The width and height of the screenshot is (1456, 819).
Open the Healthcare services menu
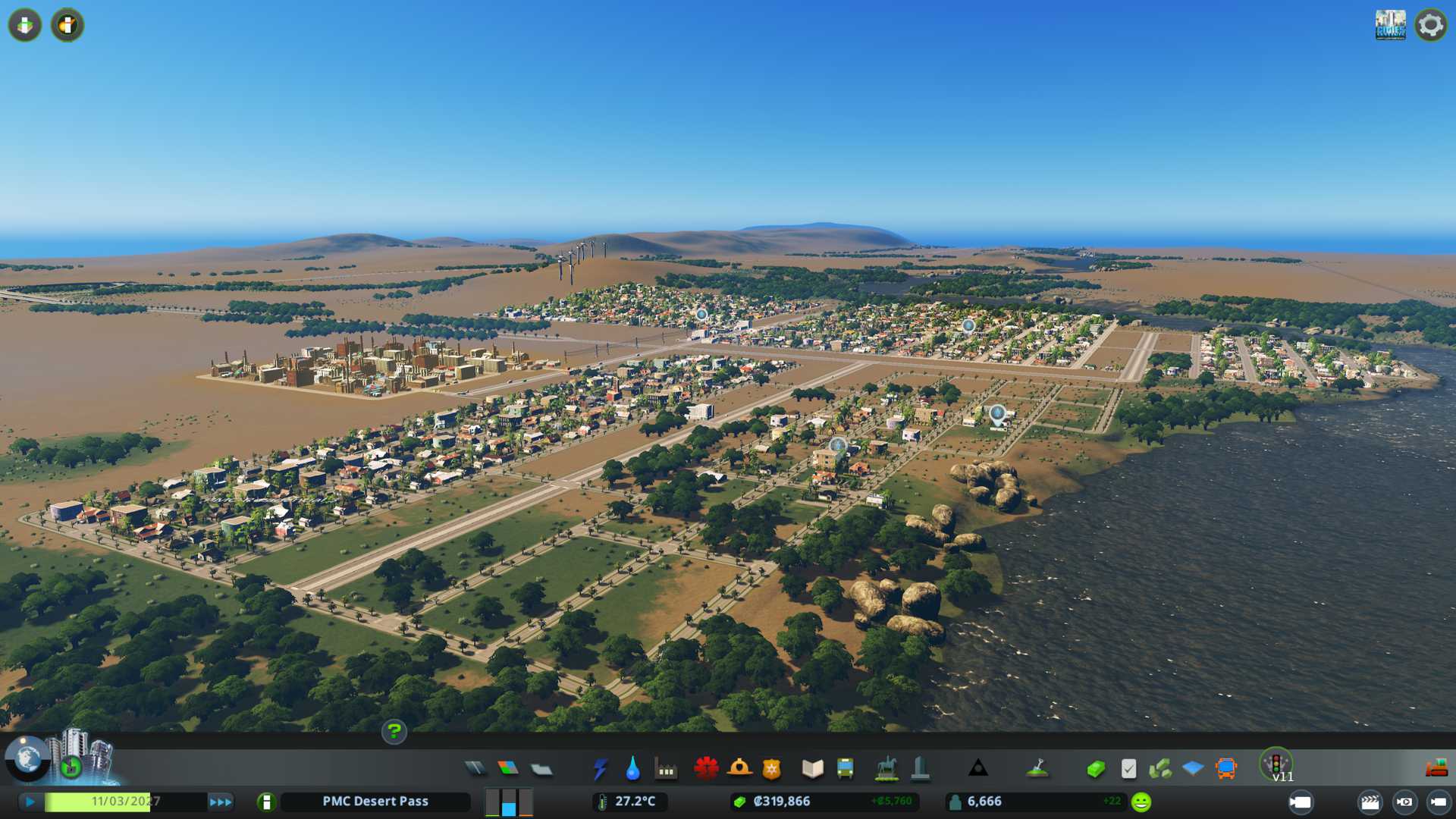pyautogui.click(x=706, y=769)
